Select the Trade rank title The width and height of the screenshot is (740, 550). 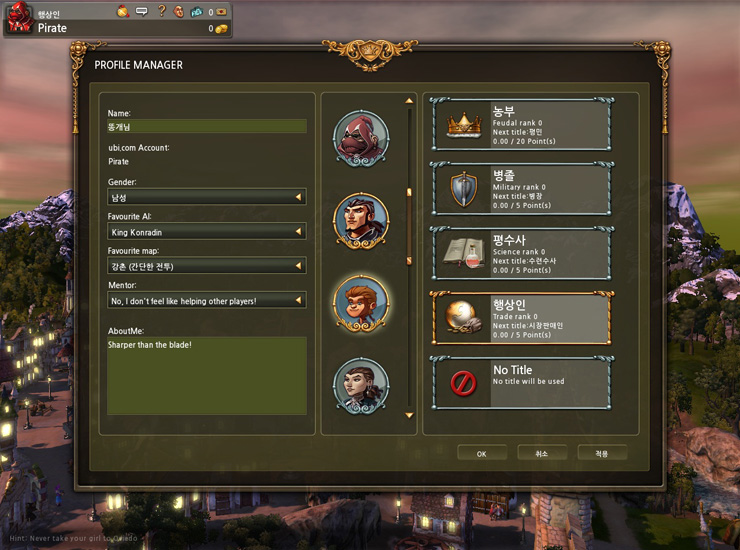521,318
